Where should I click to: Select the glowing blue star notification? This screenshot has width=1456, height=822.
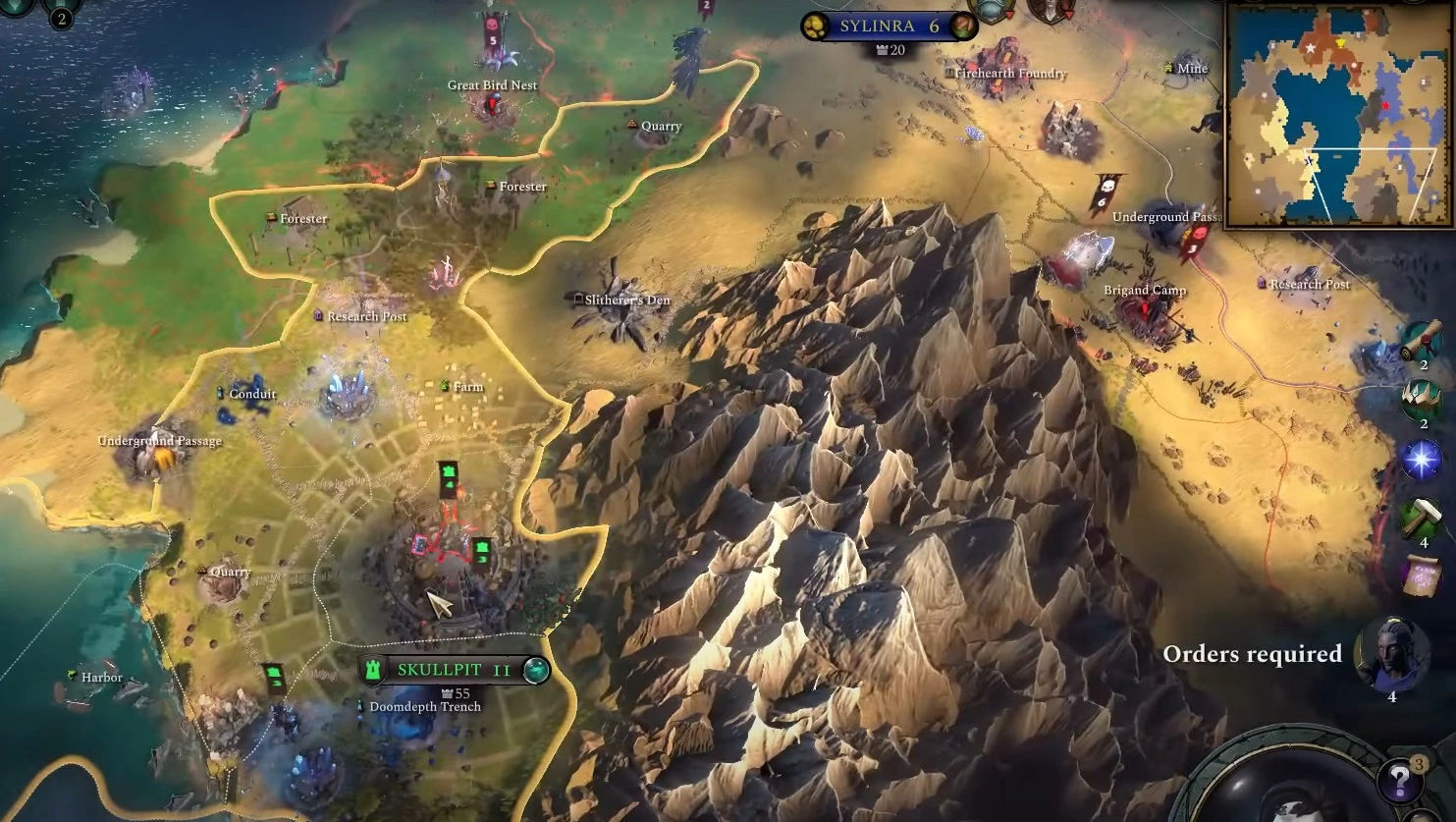(1421, 460)
